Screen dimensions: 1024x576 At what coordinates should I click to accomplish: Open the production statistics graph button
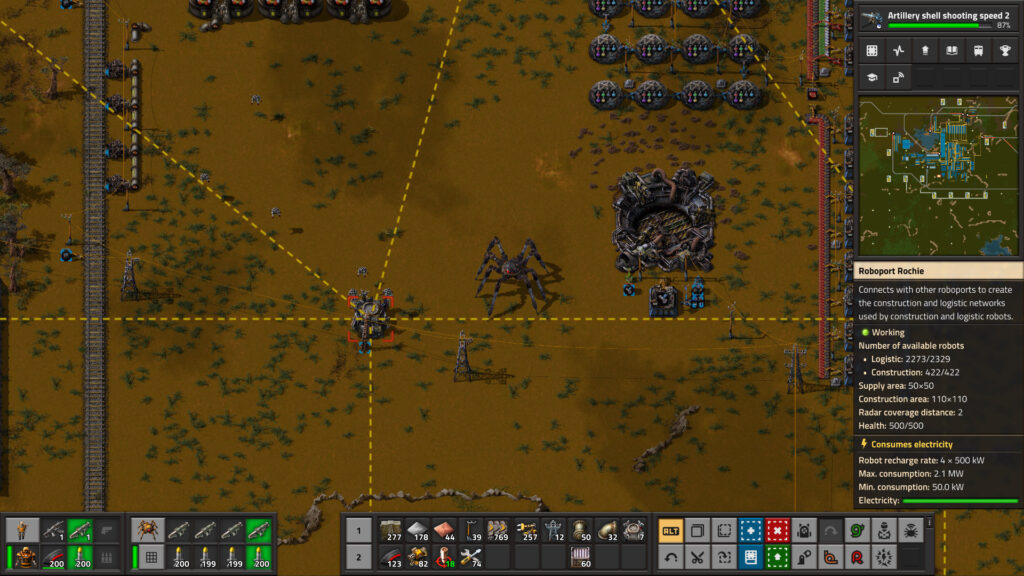(x=898, y=50)
